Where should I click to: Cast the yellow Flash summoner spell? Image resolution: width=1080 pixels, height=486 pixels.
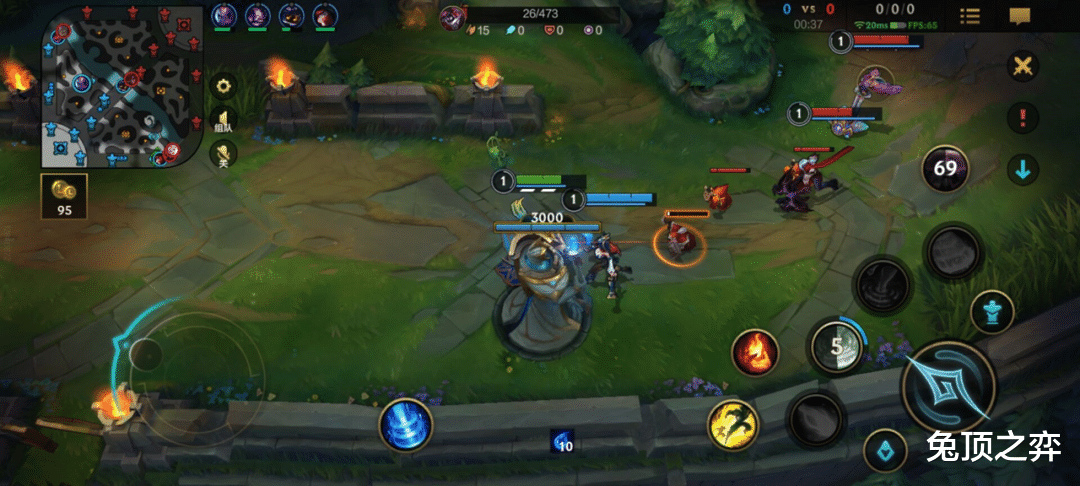[733, 424]
